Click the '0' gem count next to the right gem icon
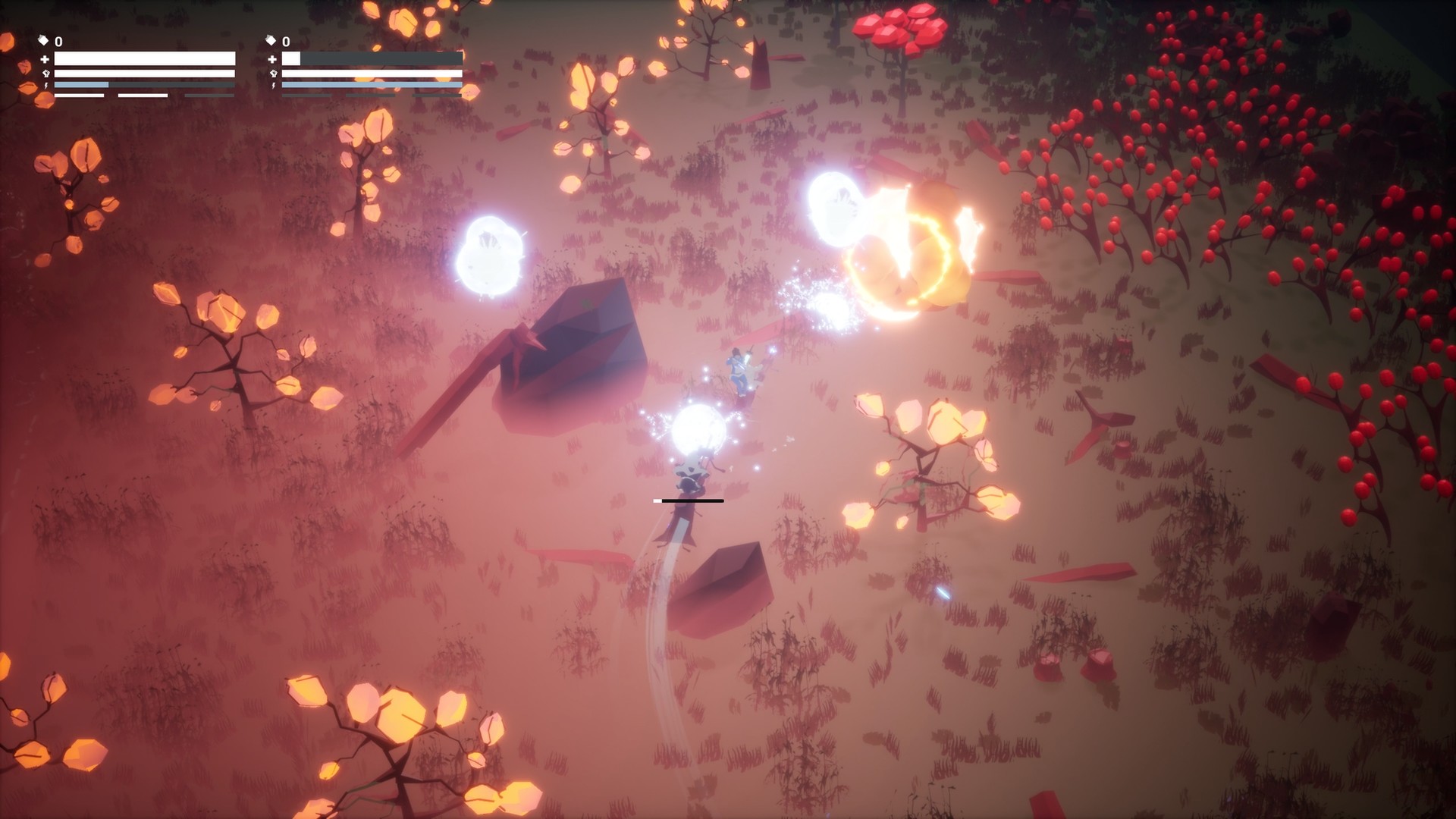Image resolution: width=1456 pixels, height=819 pixels. (286, 42)
